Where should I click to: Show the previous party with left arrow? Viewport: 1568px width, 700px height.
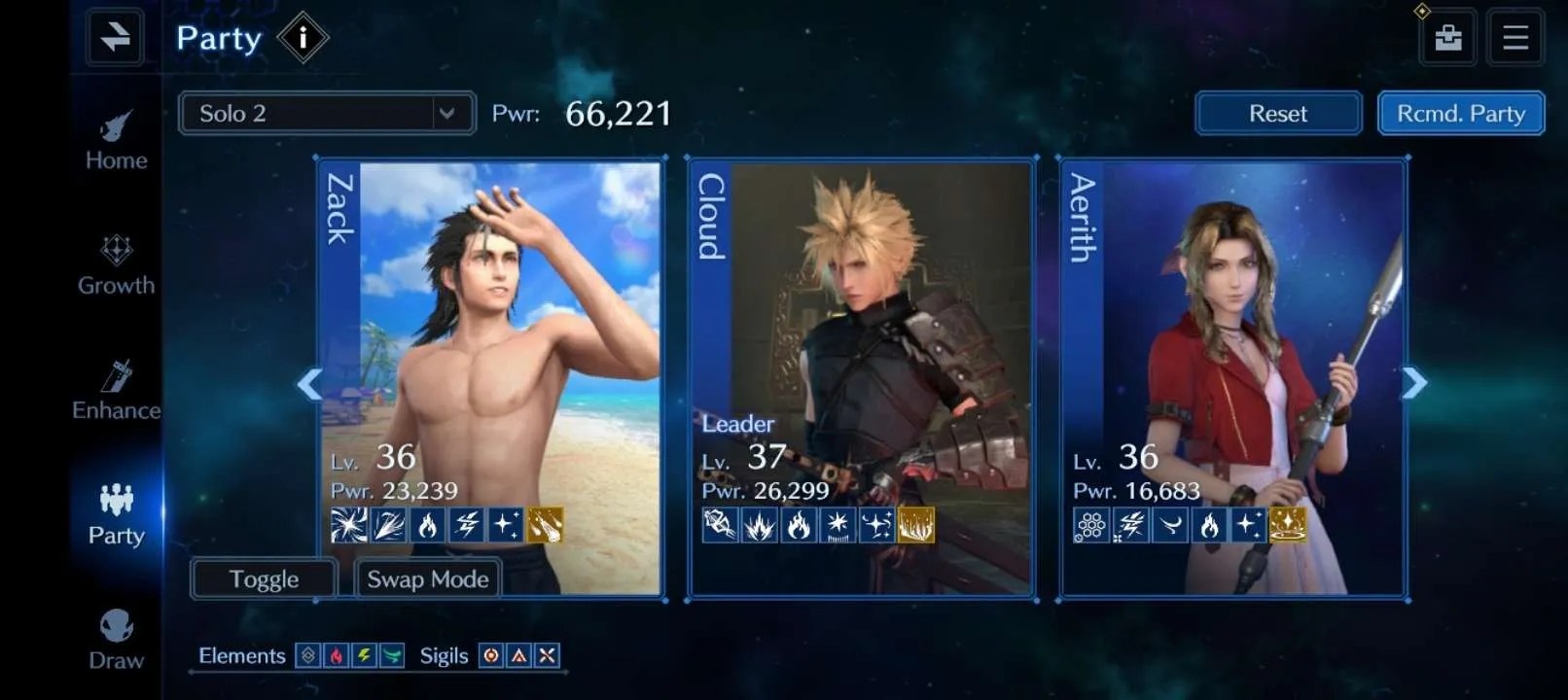coord(309,384)
